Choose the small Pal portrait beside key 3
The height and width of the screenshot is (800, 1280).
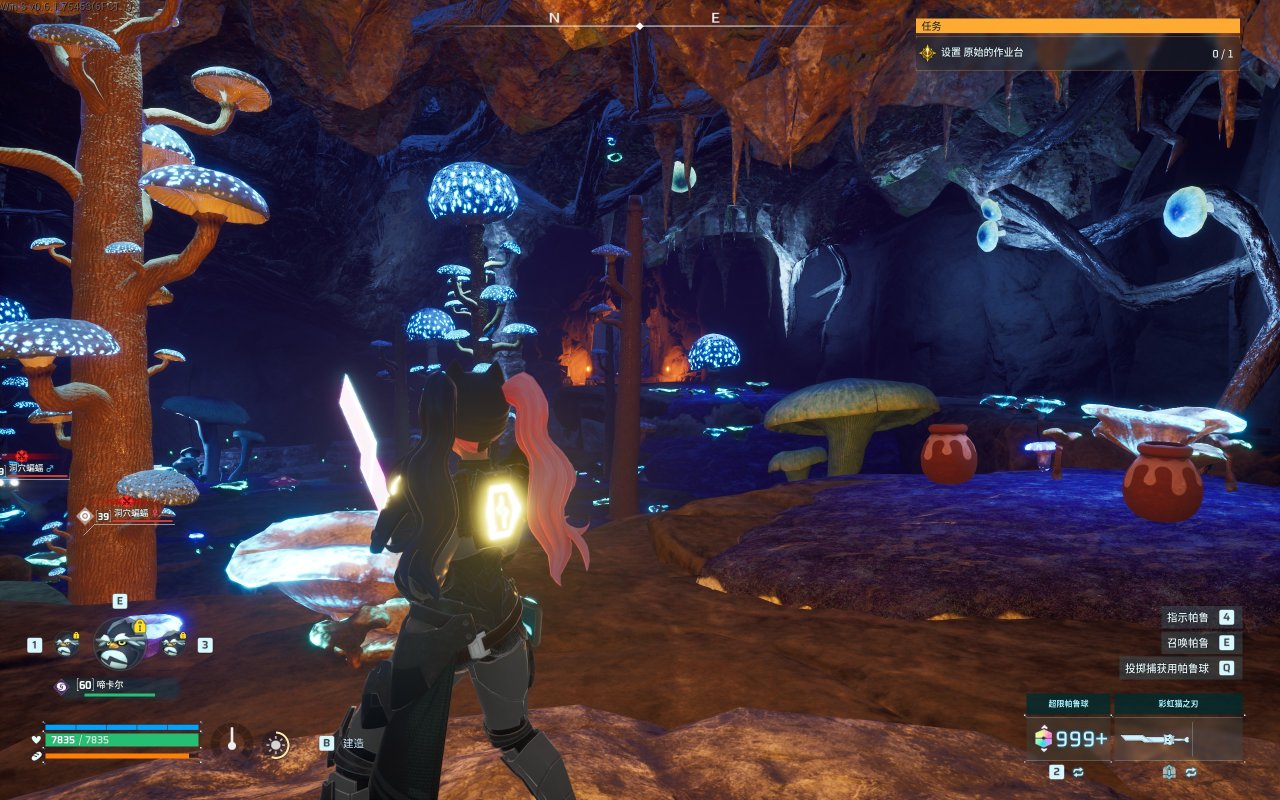[174, 645]
